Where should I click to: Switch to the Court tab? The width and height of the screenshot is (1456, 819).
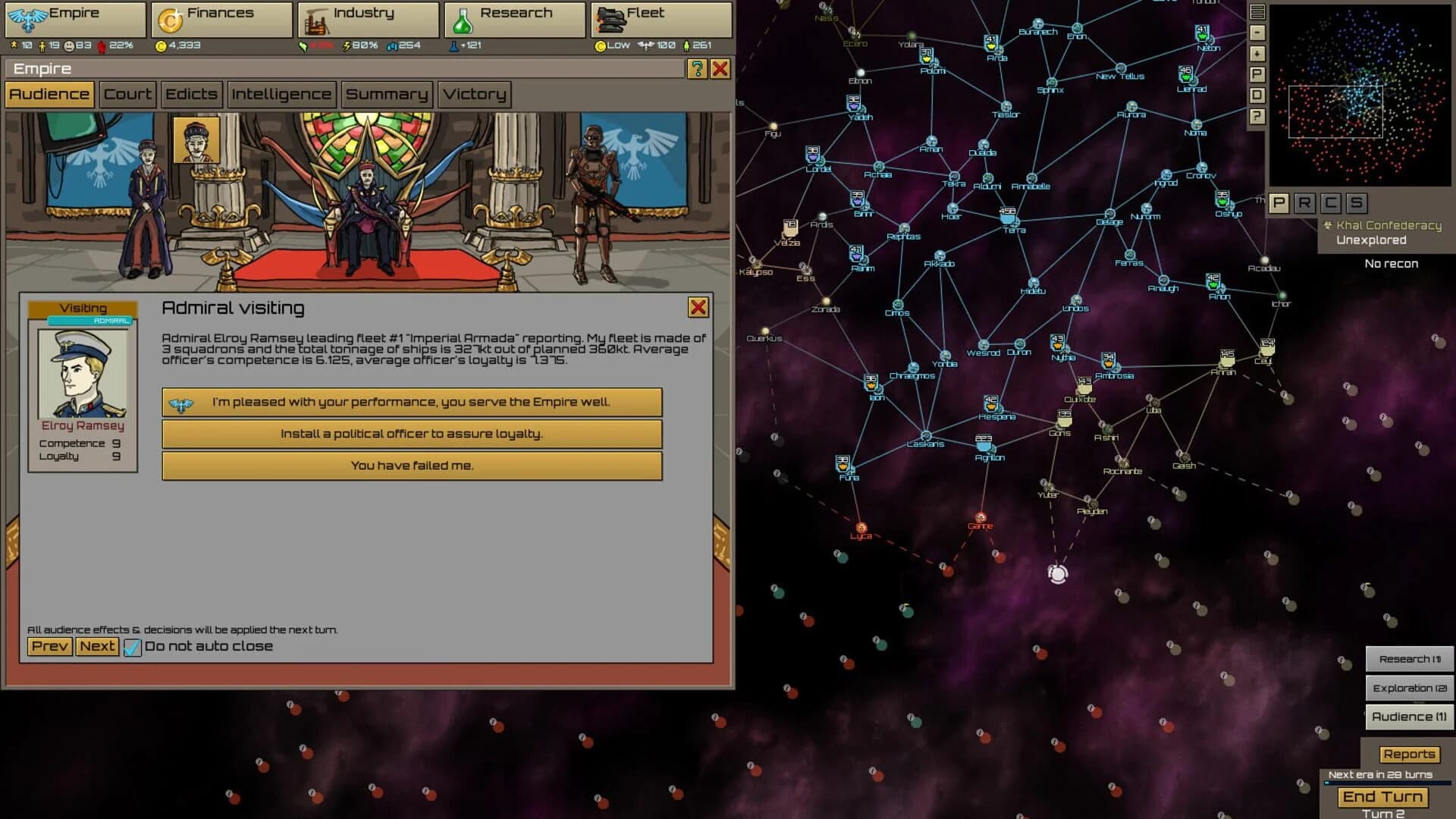tap(127, 94)
